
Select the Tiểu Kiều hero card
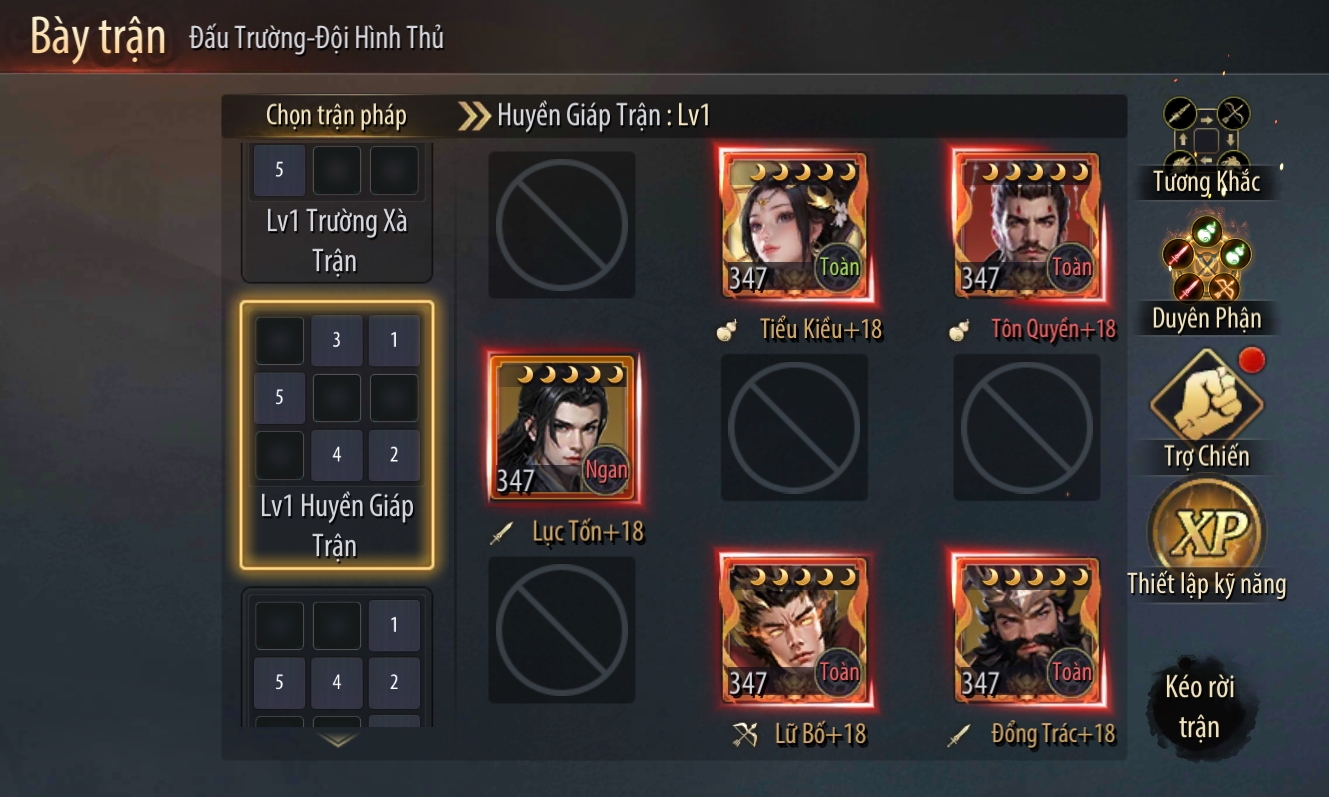(794, 225)
